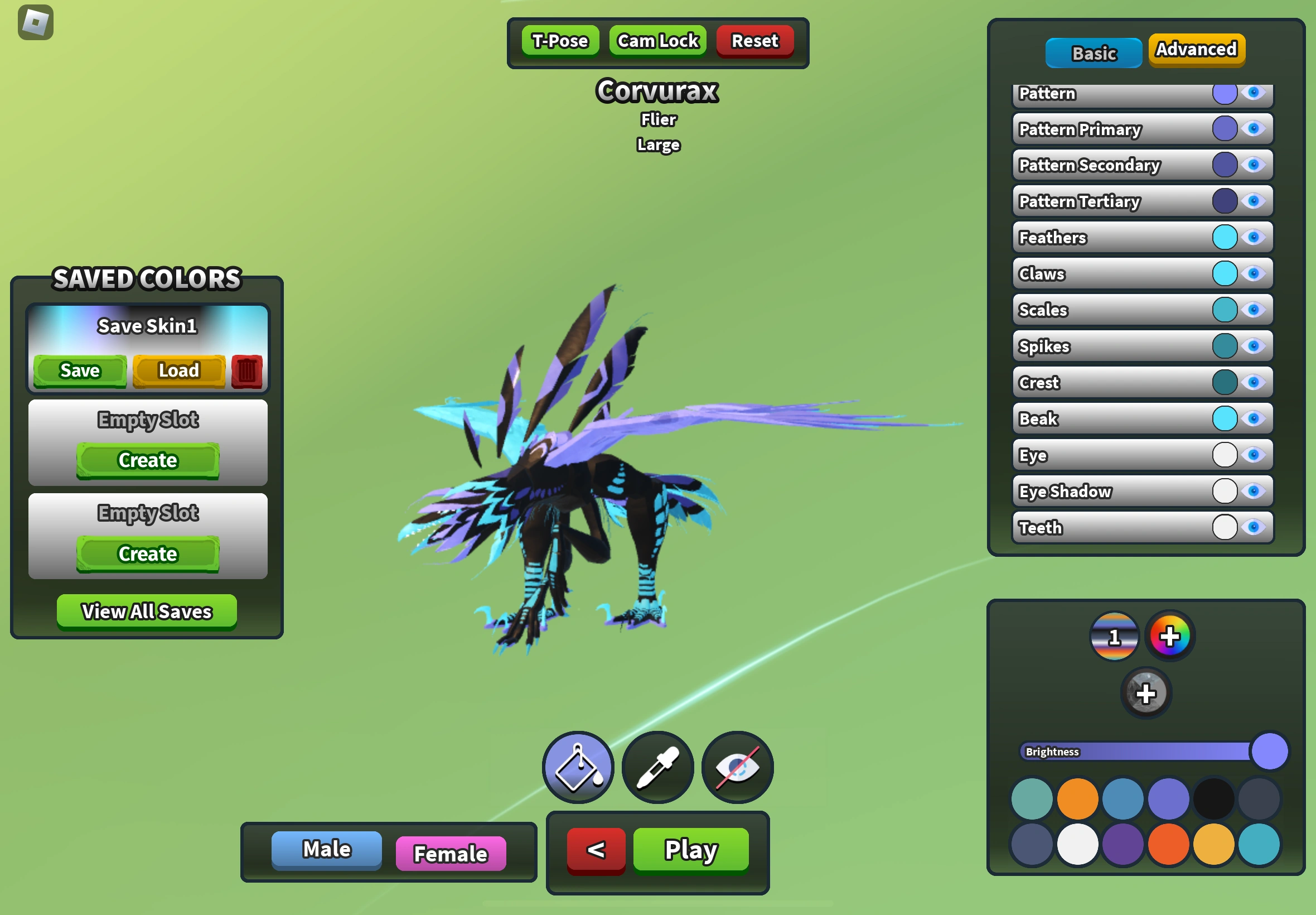Select the paint bucket fill tool

(578, 768)
